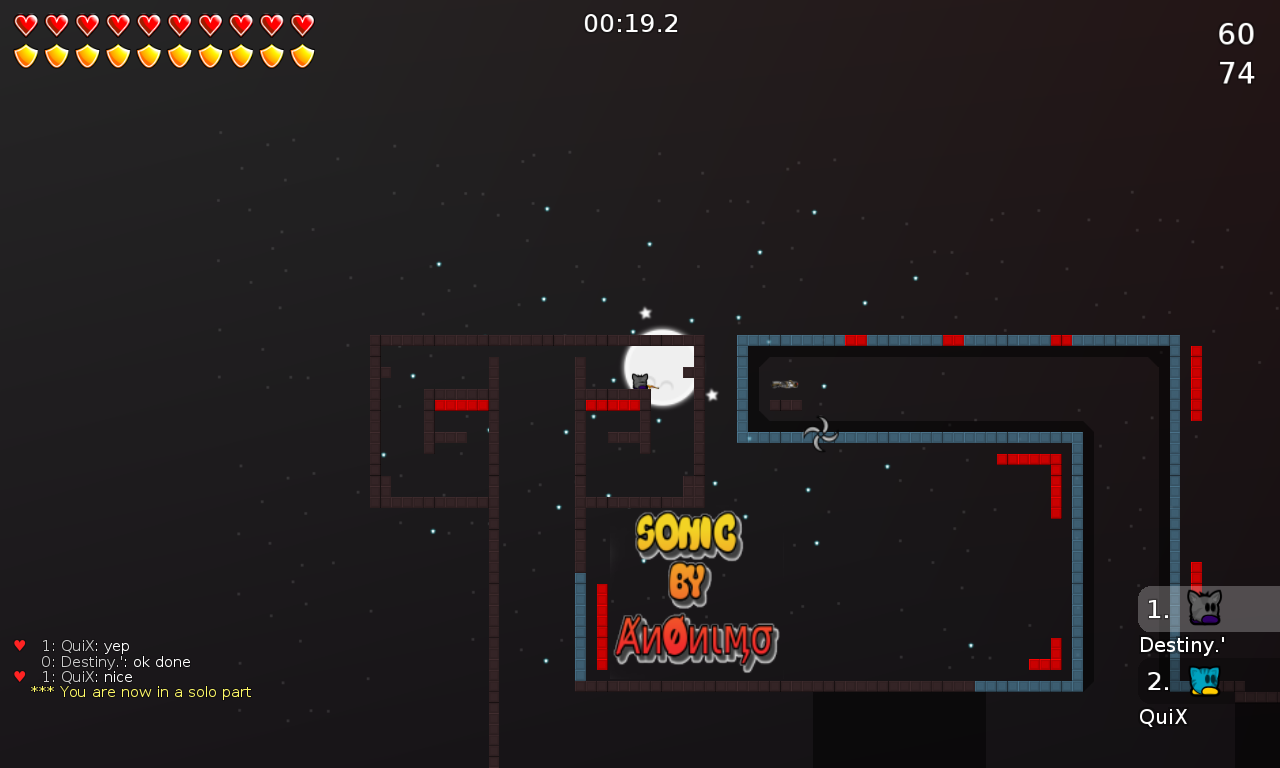
Task: Select the last shield icon in armor row
Action: (301, 55)
